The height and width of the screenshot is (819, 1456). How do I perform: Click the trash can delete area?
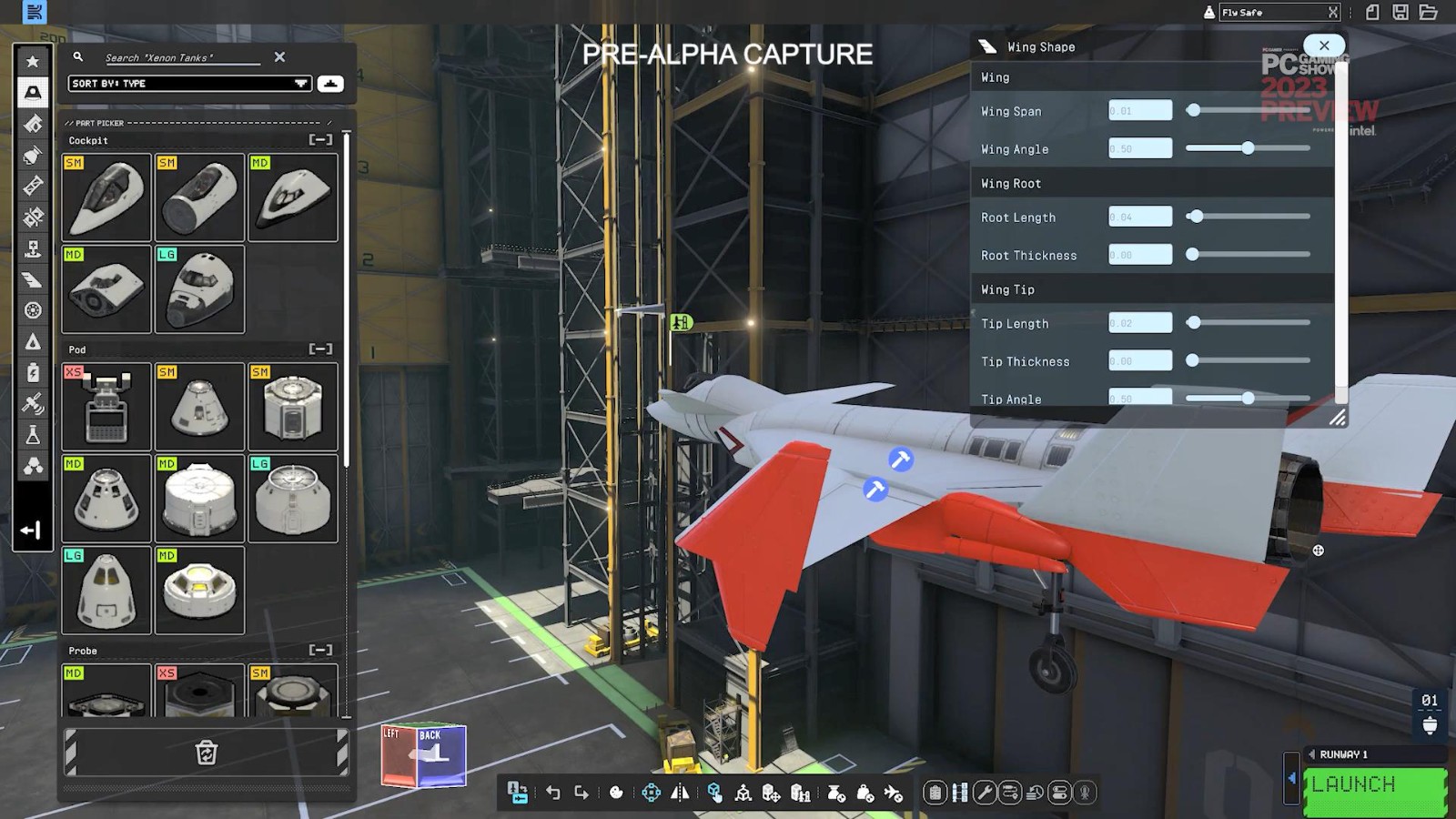coord(207,753)
